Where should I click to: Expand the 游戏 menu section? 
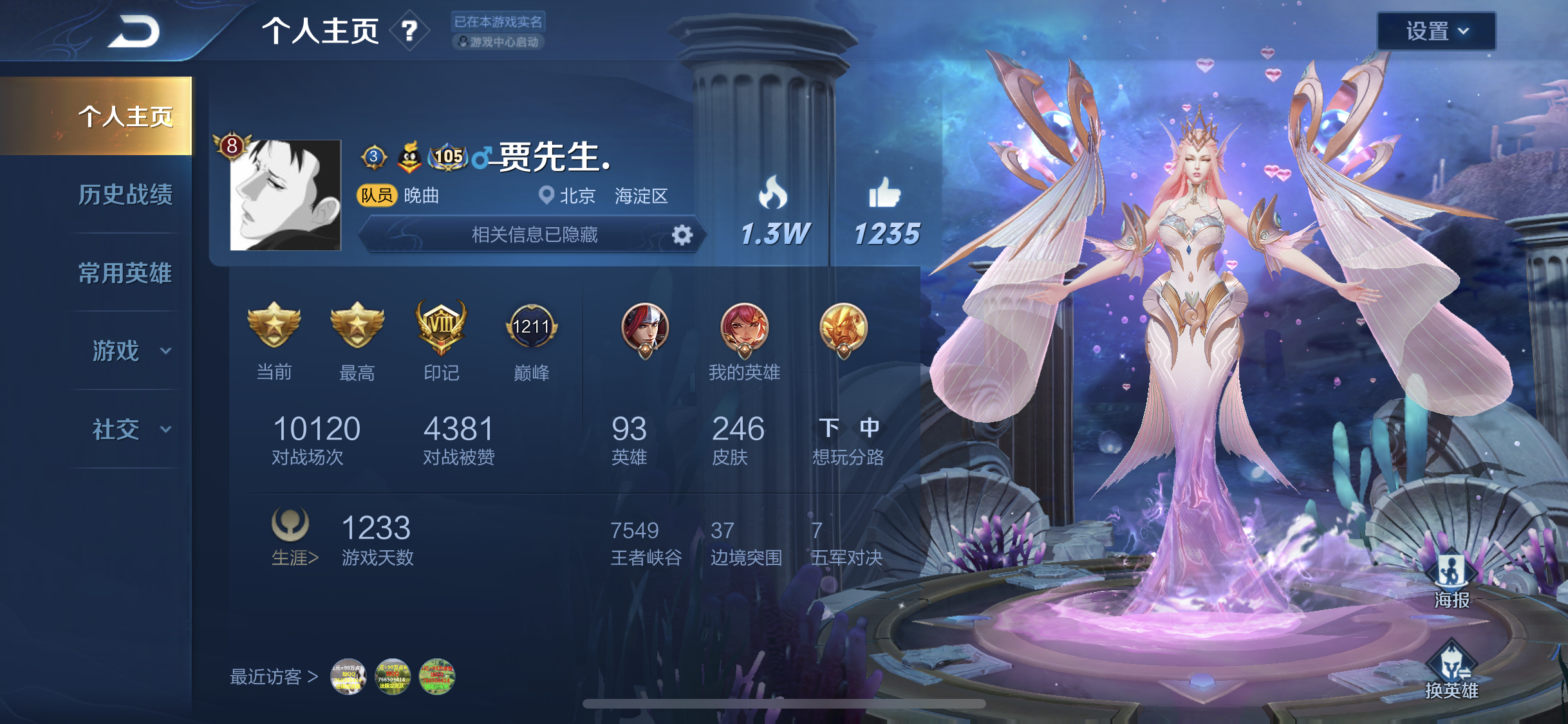coord(129,351)
